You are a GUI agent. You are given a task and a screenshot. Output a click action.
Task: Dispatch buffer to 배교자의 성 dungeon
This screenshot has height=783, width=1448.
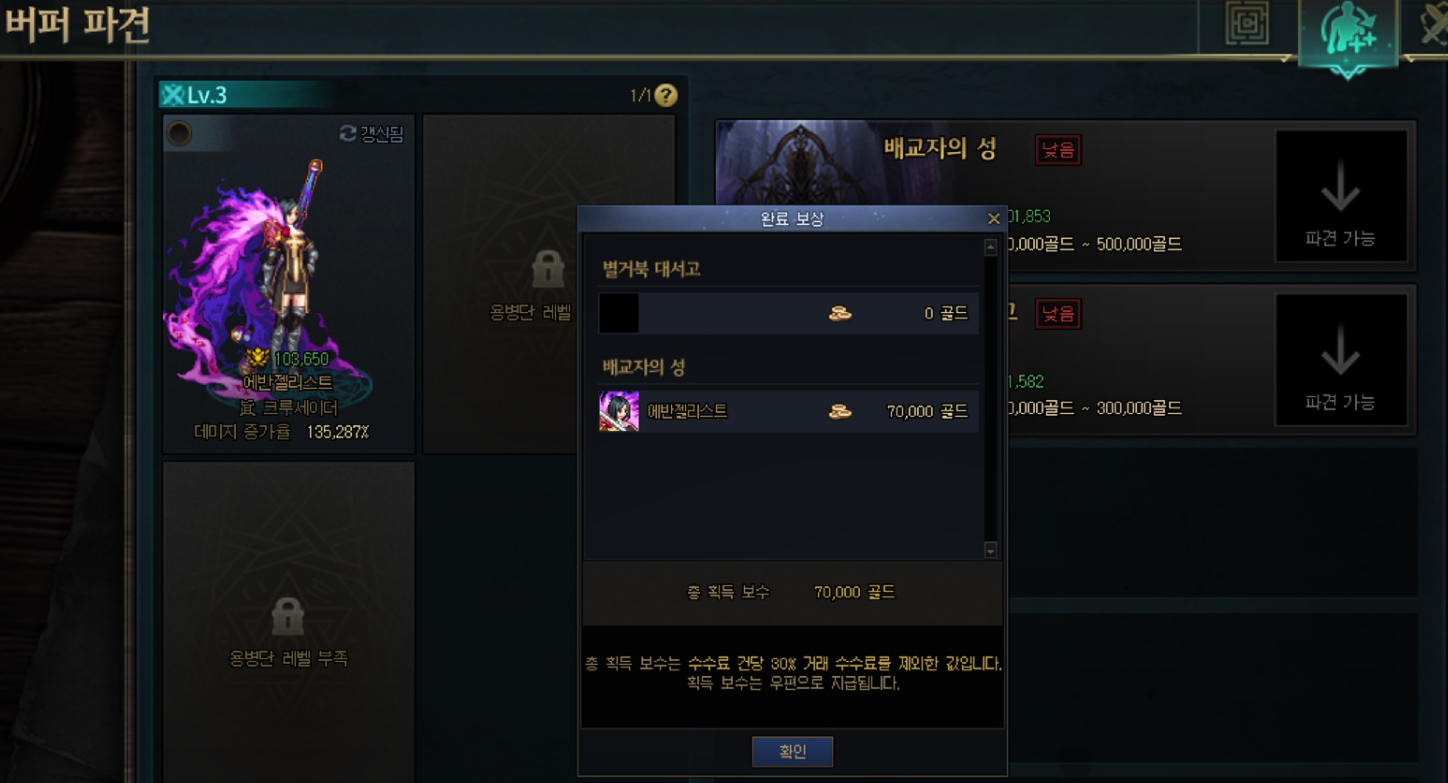[1340, 198]
